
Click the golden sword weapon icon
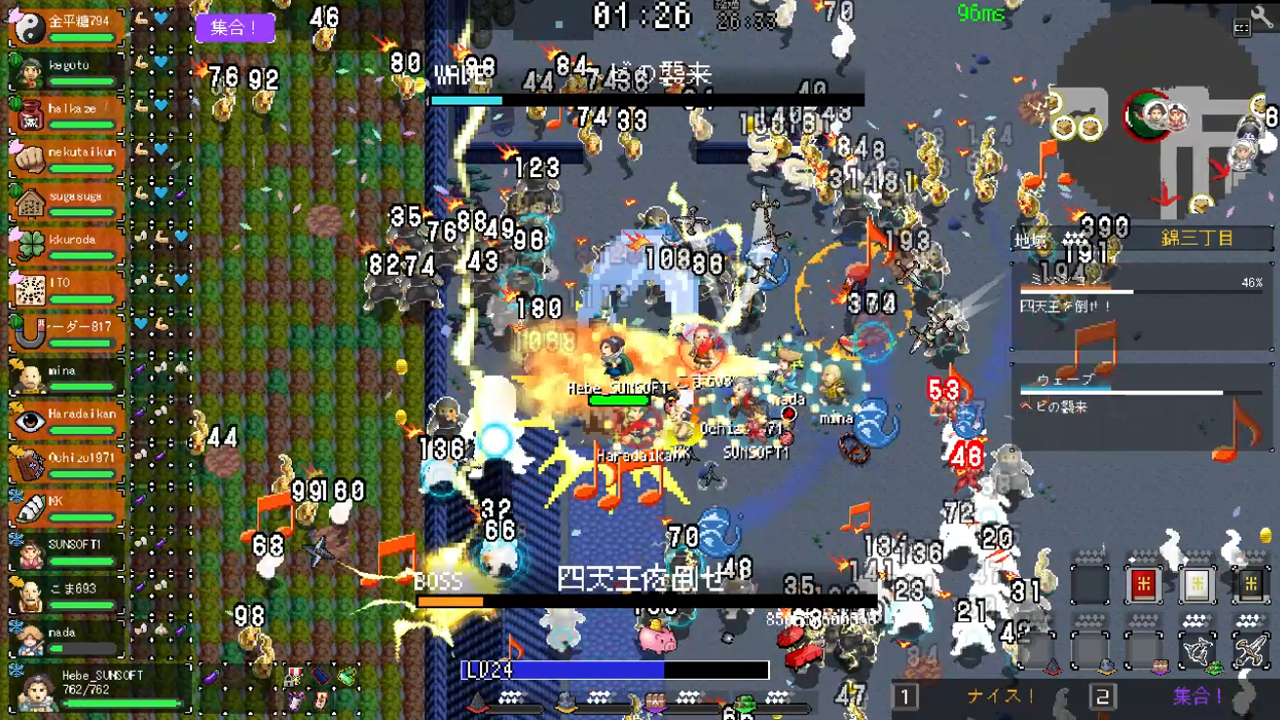1250,648
